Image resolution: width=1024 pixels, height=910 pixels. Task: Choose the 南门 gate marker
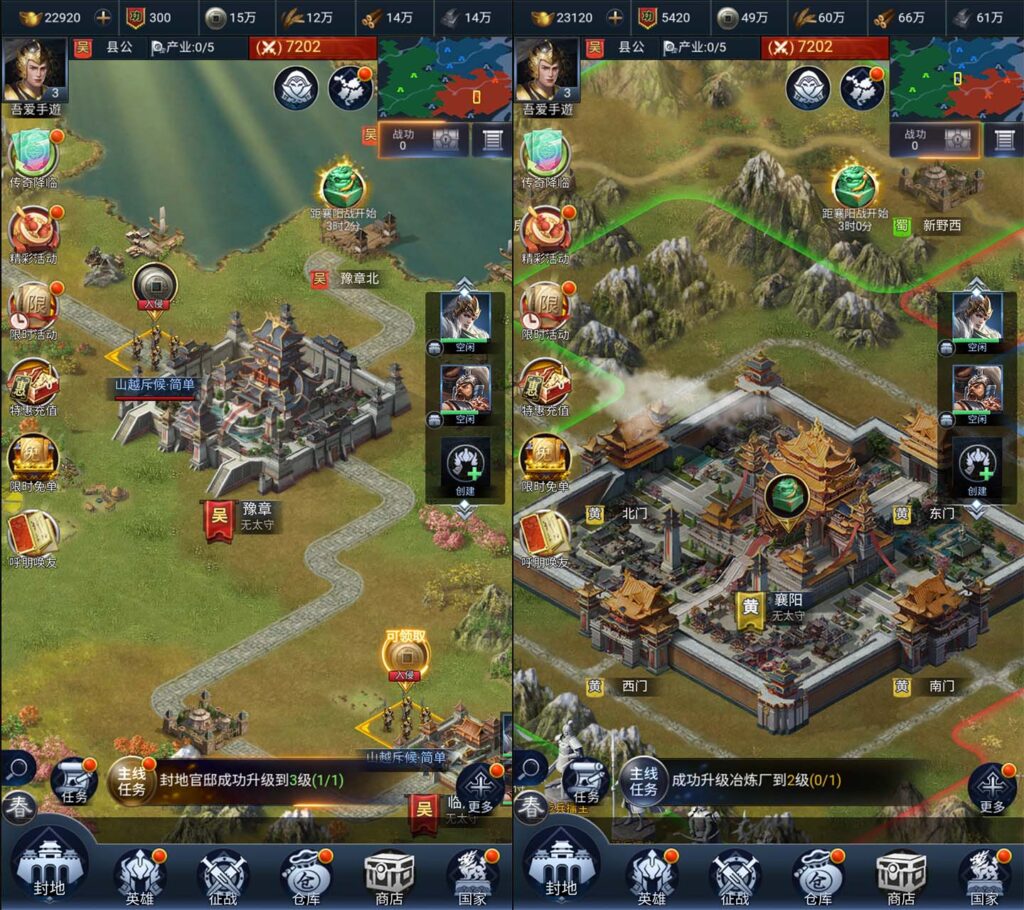[x=928, y=686]
